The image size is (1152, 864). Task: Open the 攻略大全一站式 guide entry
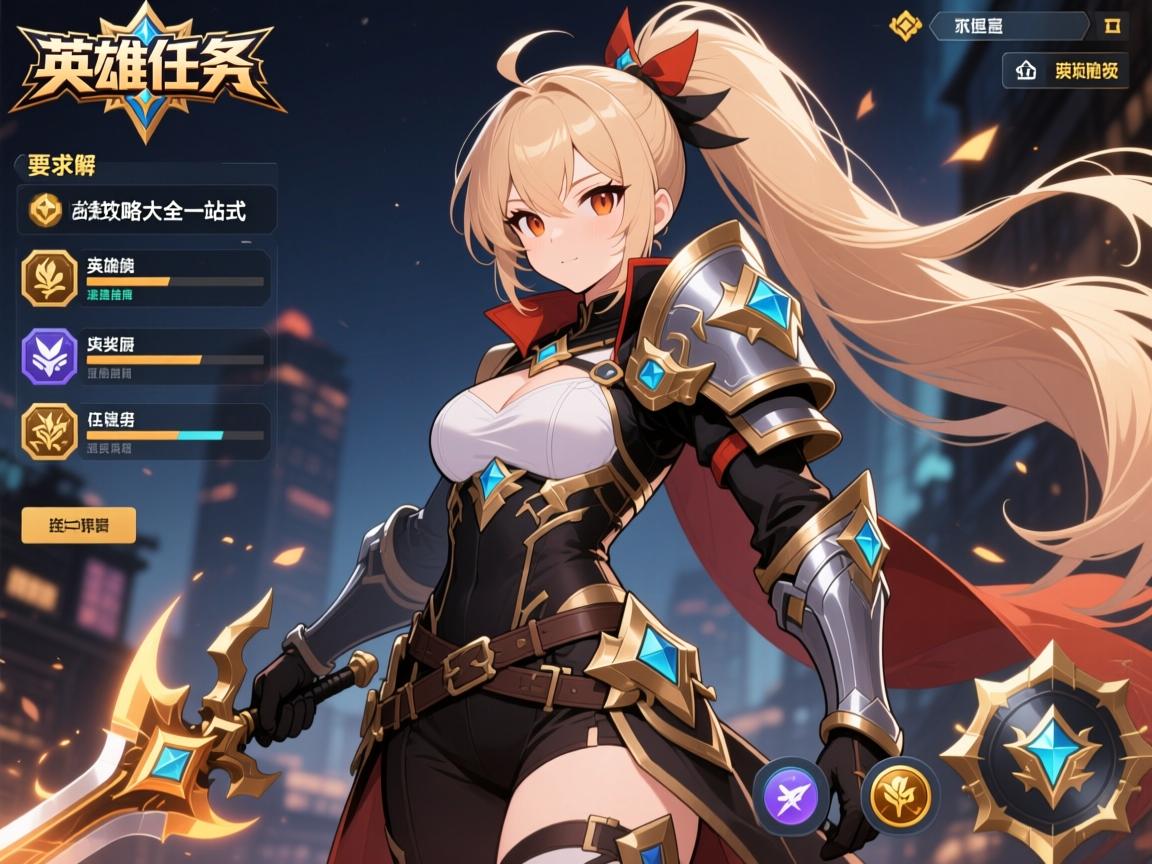[147, 210]
